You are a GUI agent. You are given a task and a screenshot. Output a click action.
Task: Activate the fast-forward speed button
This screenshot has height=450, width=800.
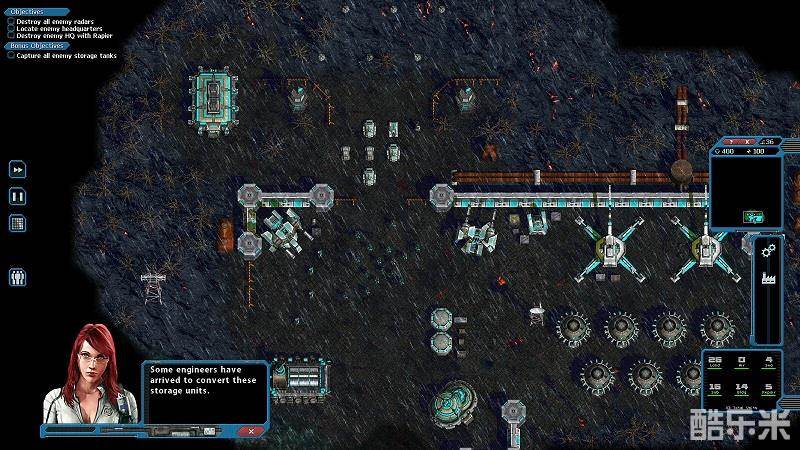click(x=18, y=170)
